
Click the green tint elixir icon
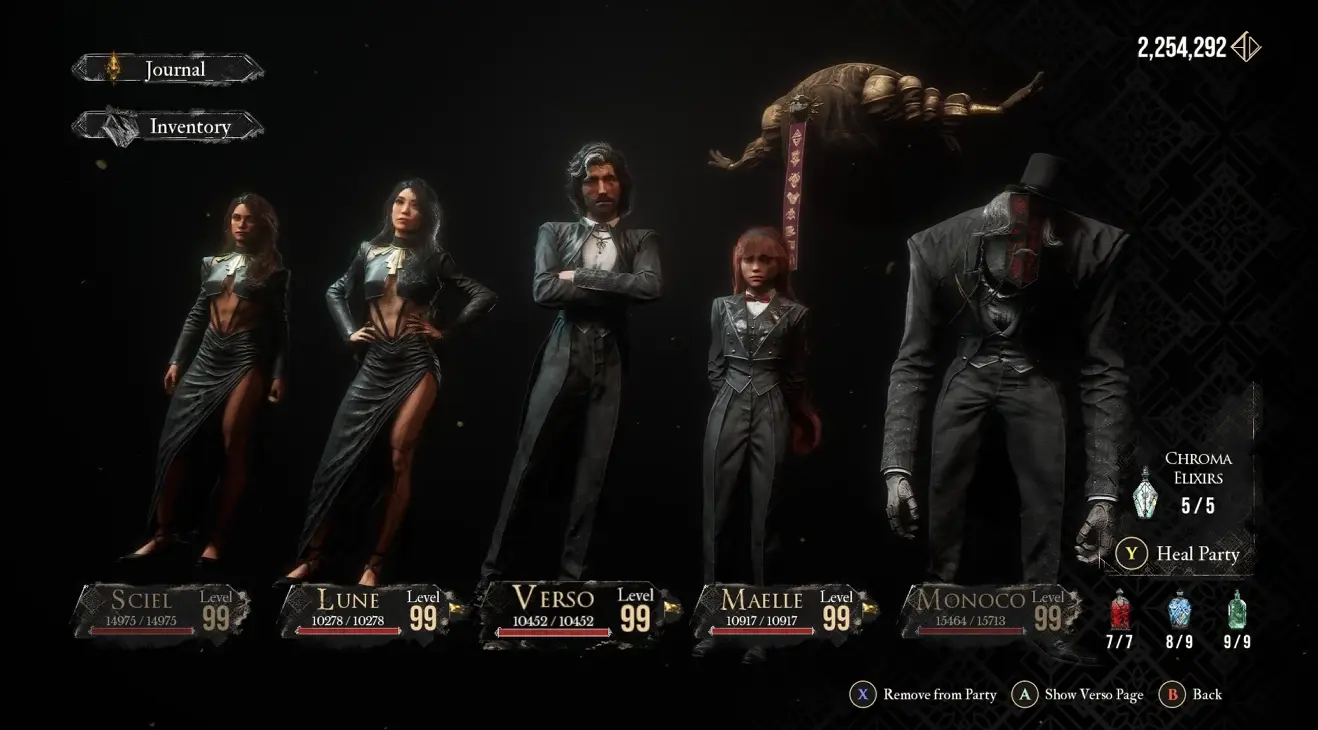tap(1237, 609)
